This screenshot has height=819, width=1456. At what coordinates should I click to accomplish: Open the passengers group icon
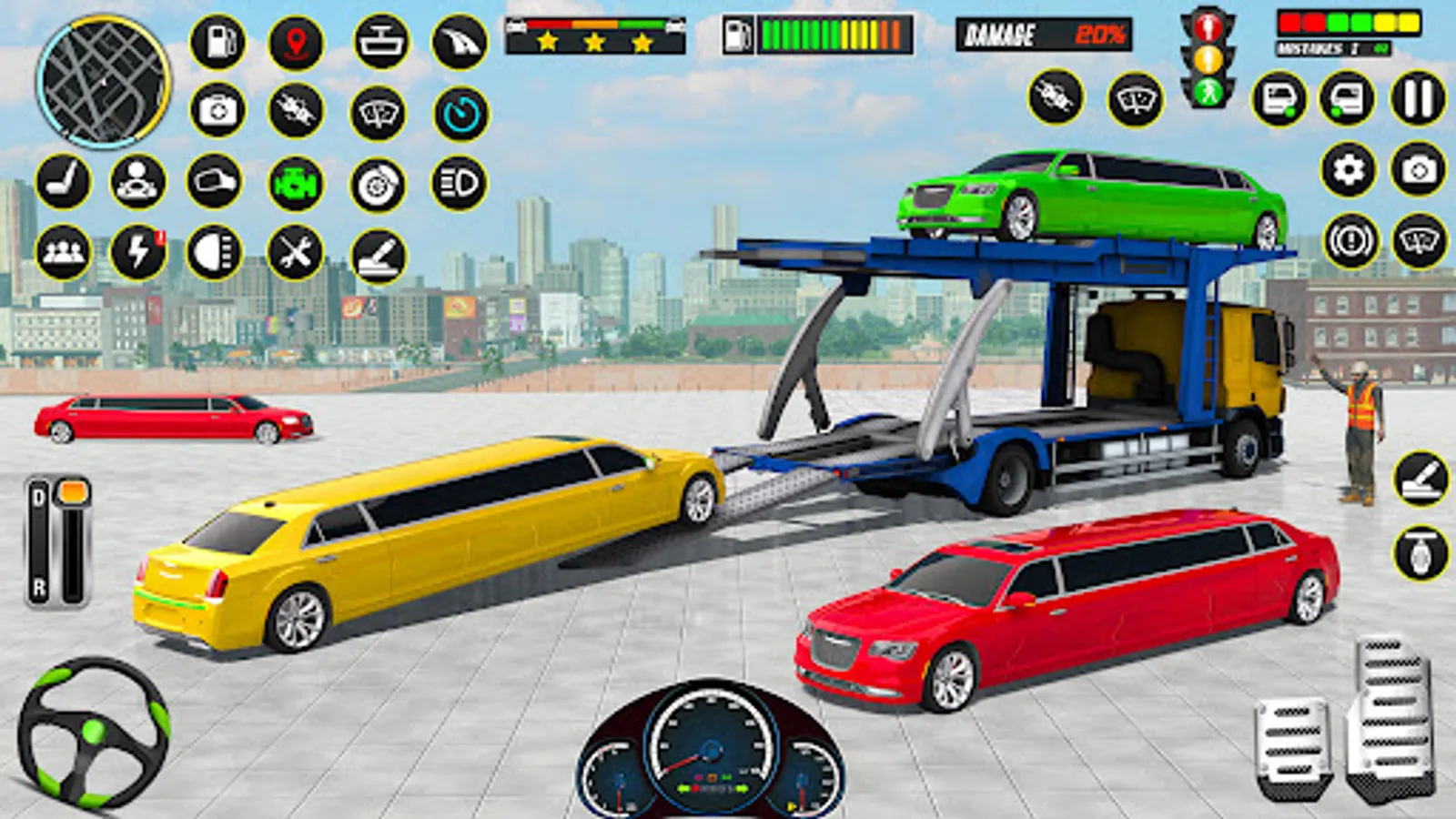(63, 252)
